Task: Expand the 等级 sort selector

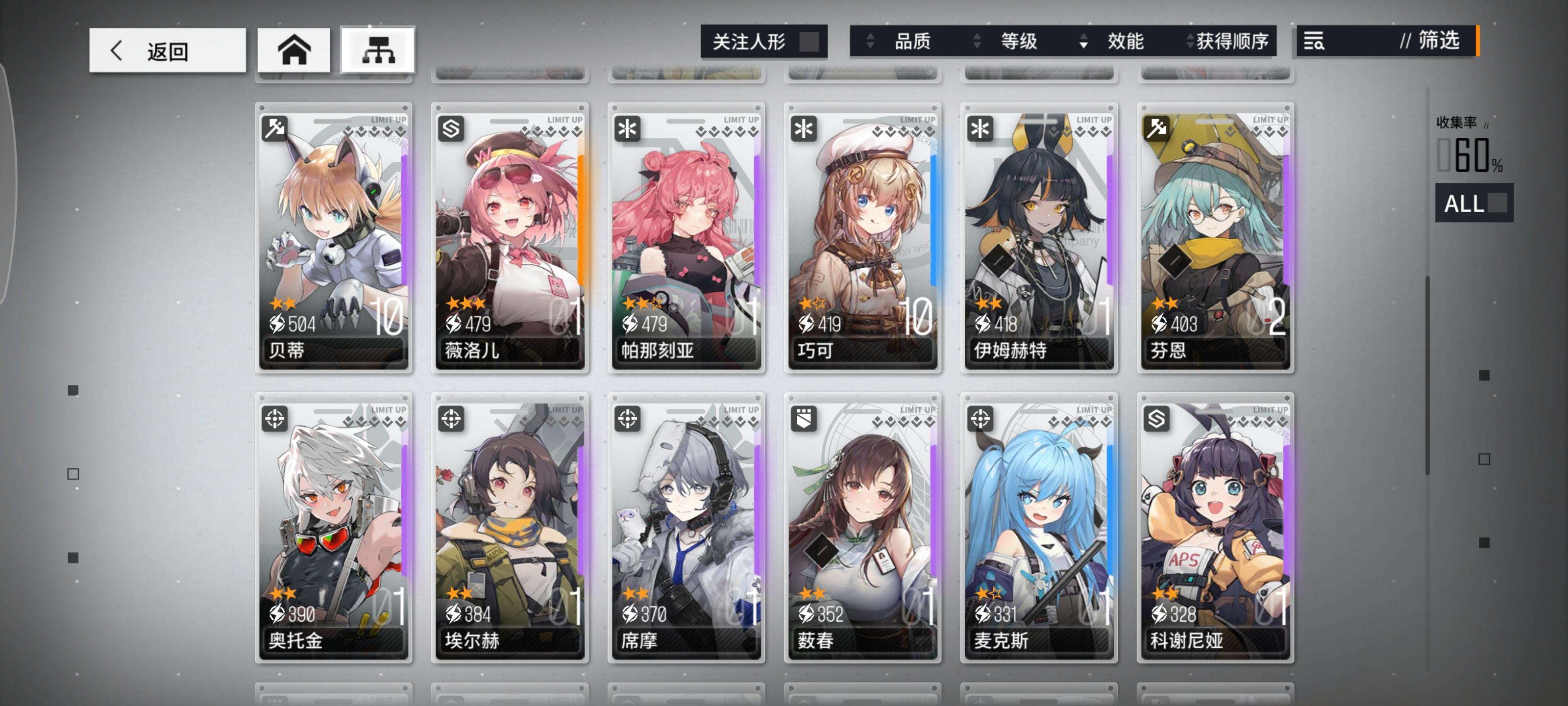Action: click(x=978, y=41)
